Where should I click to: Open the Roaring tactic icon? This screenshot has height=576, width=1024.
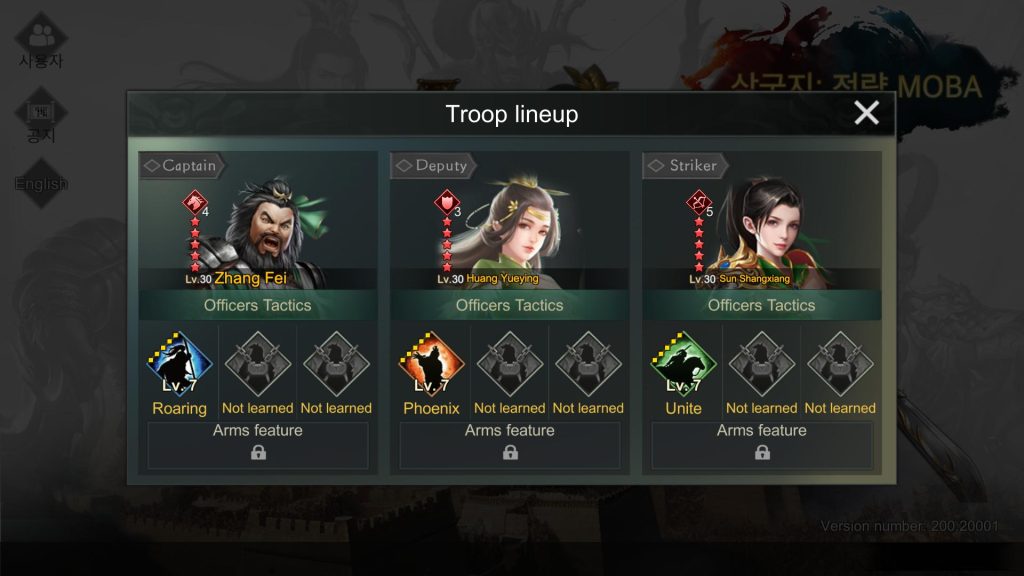coord(179,365)
